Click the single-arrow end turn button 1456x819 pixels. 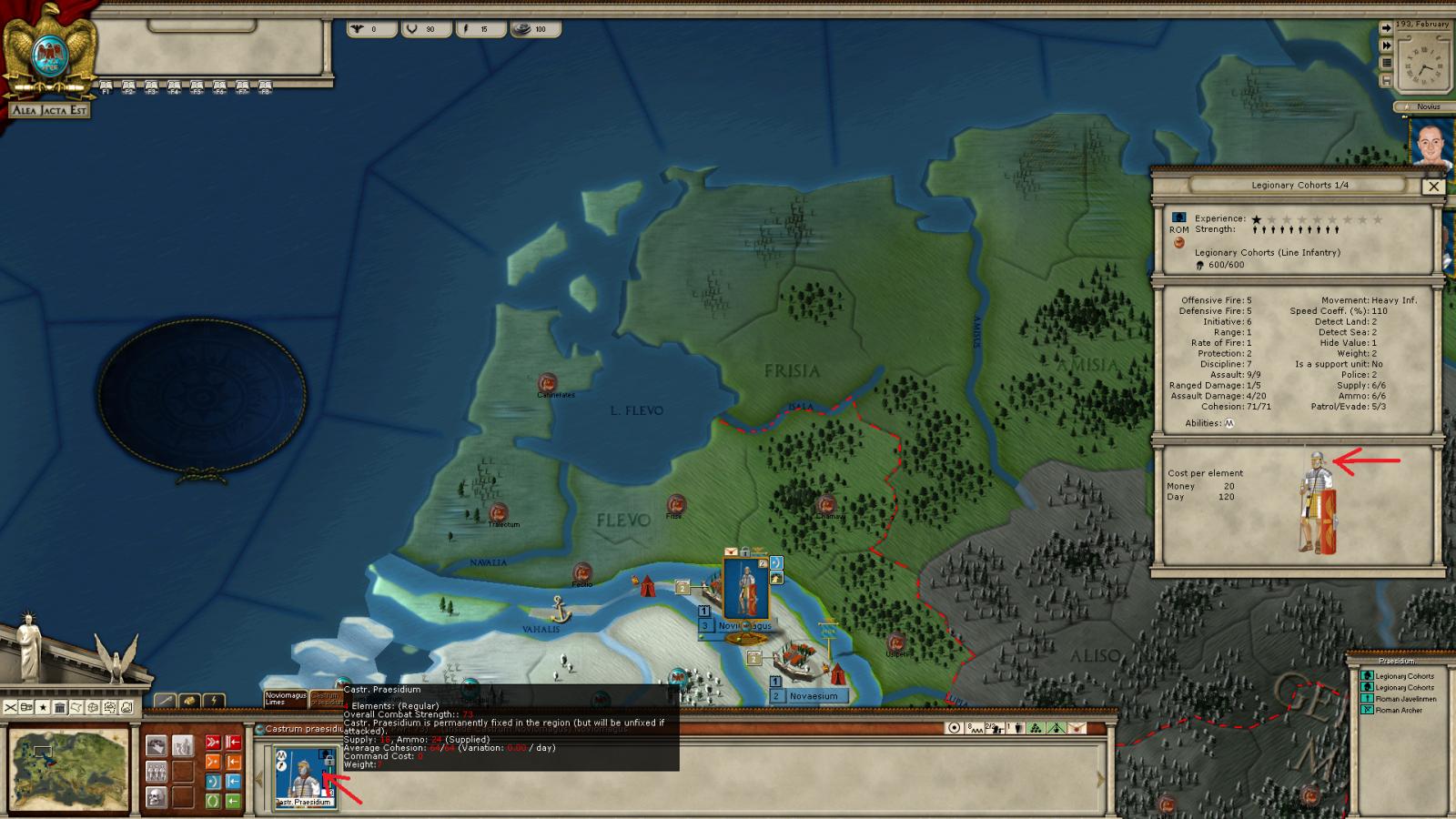(1386, 28)
